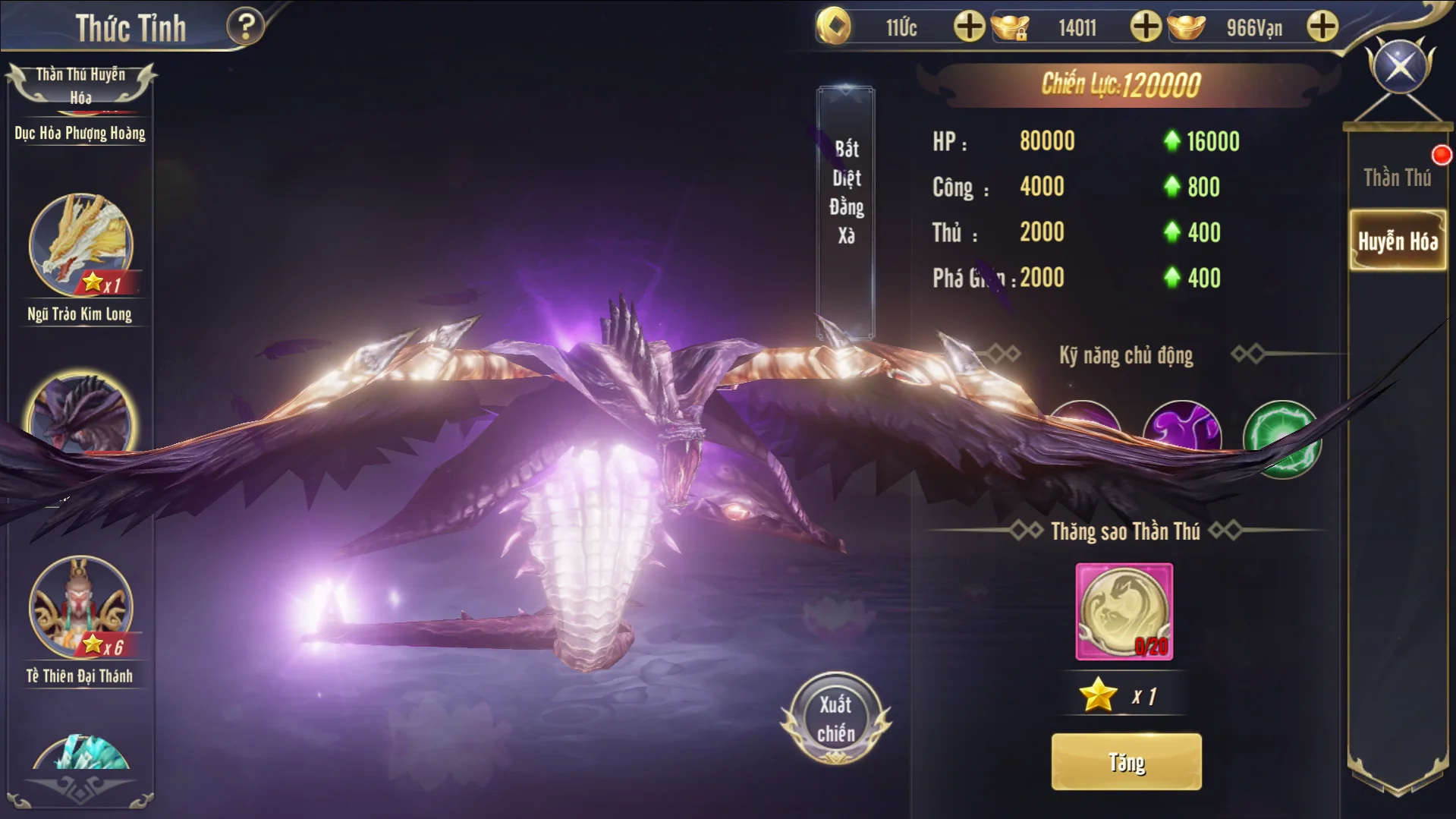The image size is (1456, 819).
Task: Select the Huyễn Hóa tab
Action: tap(1398, 241)
